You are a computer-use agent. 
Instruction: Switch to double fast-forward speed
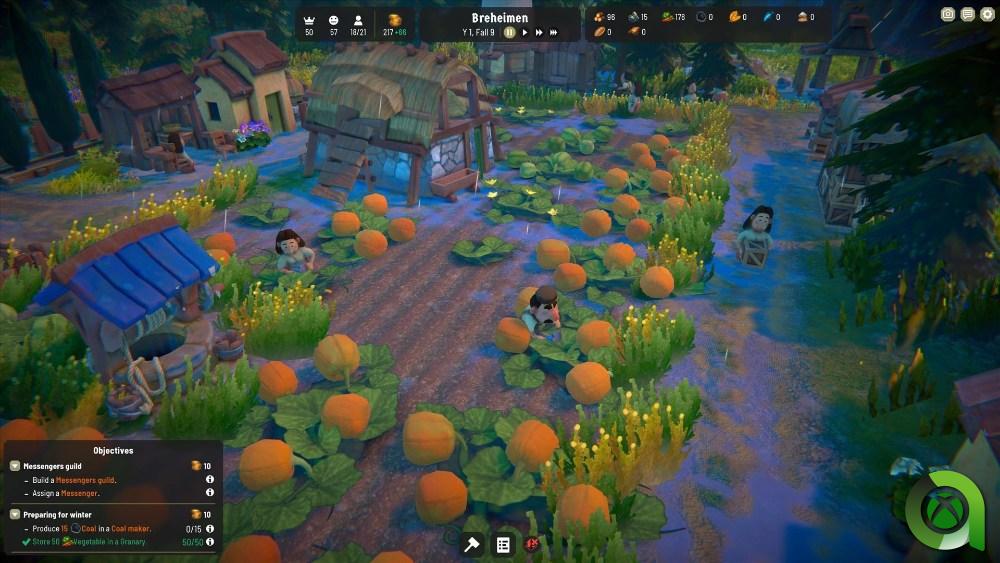539,32
